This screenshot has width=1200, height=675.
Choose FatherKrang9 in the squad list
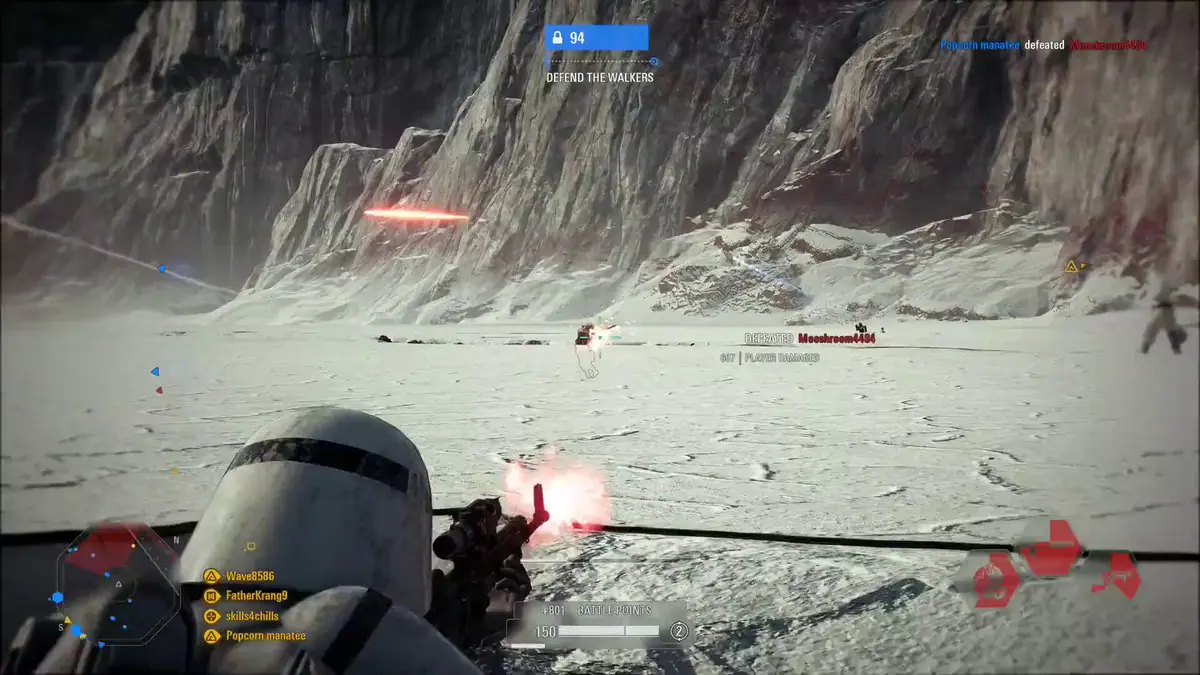(x=256, y=596)
